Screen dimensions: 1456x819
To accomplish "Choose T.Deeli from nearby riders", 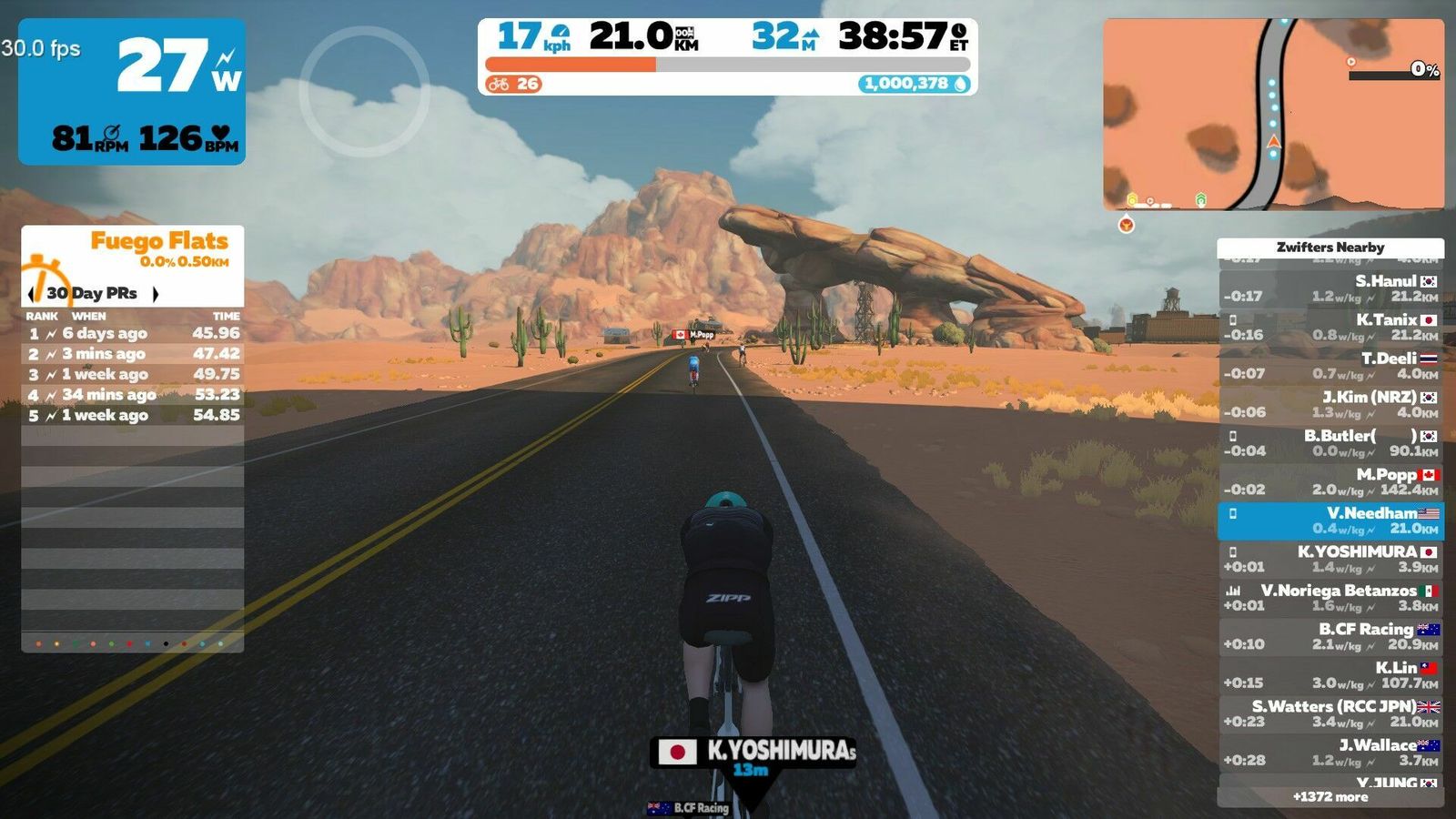I will point(1330,366).
